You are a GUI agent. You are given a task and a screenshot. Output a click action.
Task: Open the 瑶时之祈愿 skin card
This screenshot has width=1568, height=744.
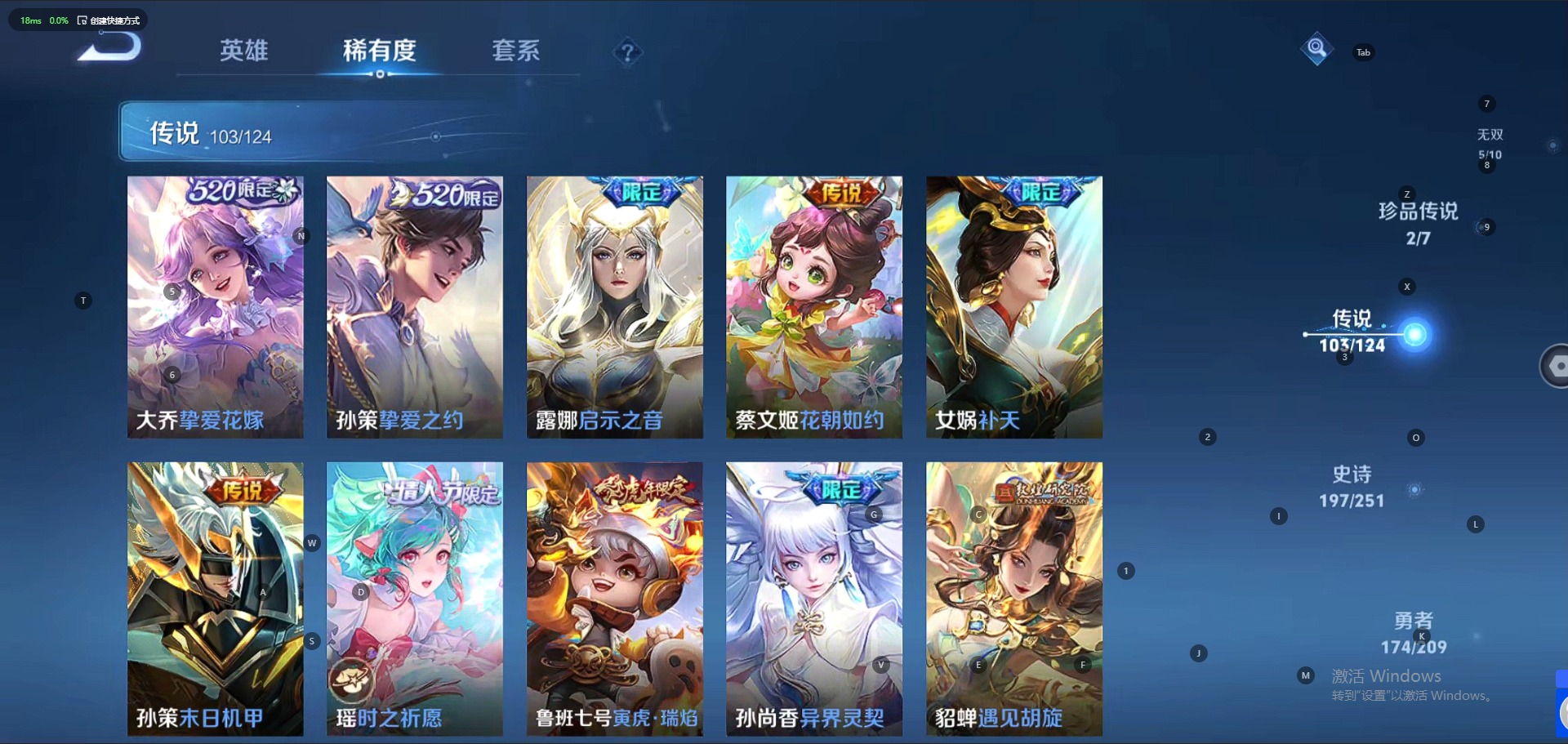pos(415,599)
